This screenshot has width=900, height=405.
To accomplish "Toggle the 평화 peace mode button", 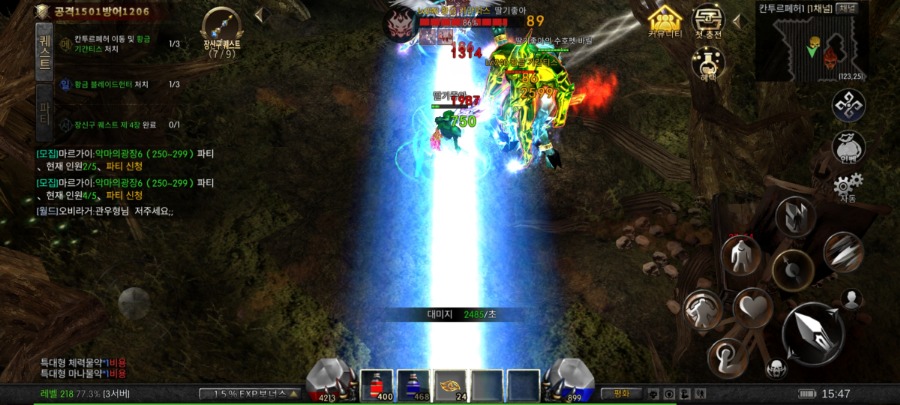I will point(621,393).
